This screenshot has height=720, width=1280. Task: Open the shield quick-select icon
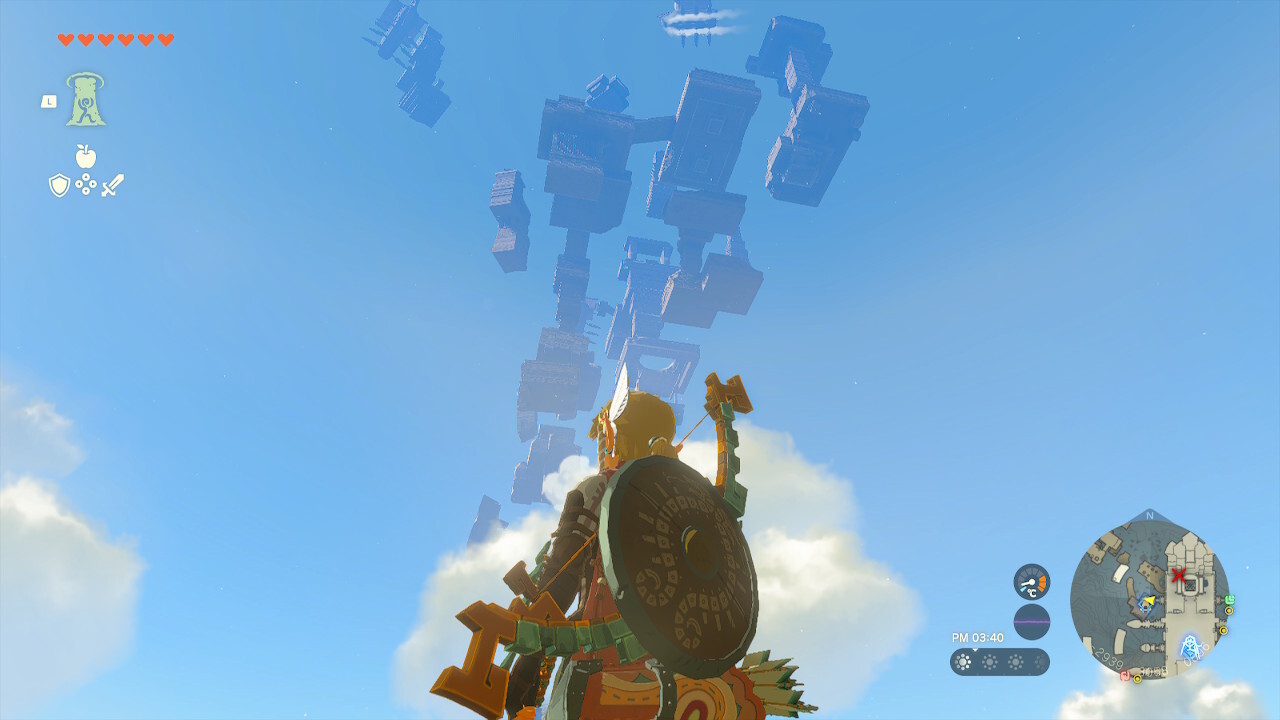59,185
